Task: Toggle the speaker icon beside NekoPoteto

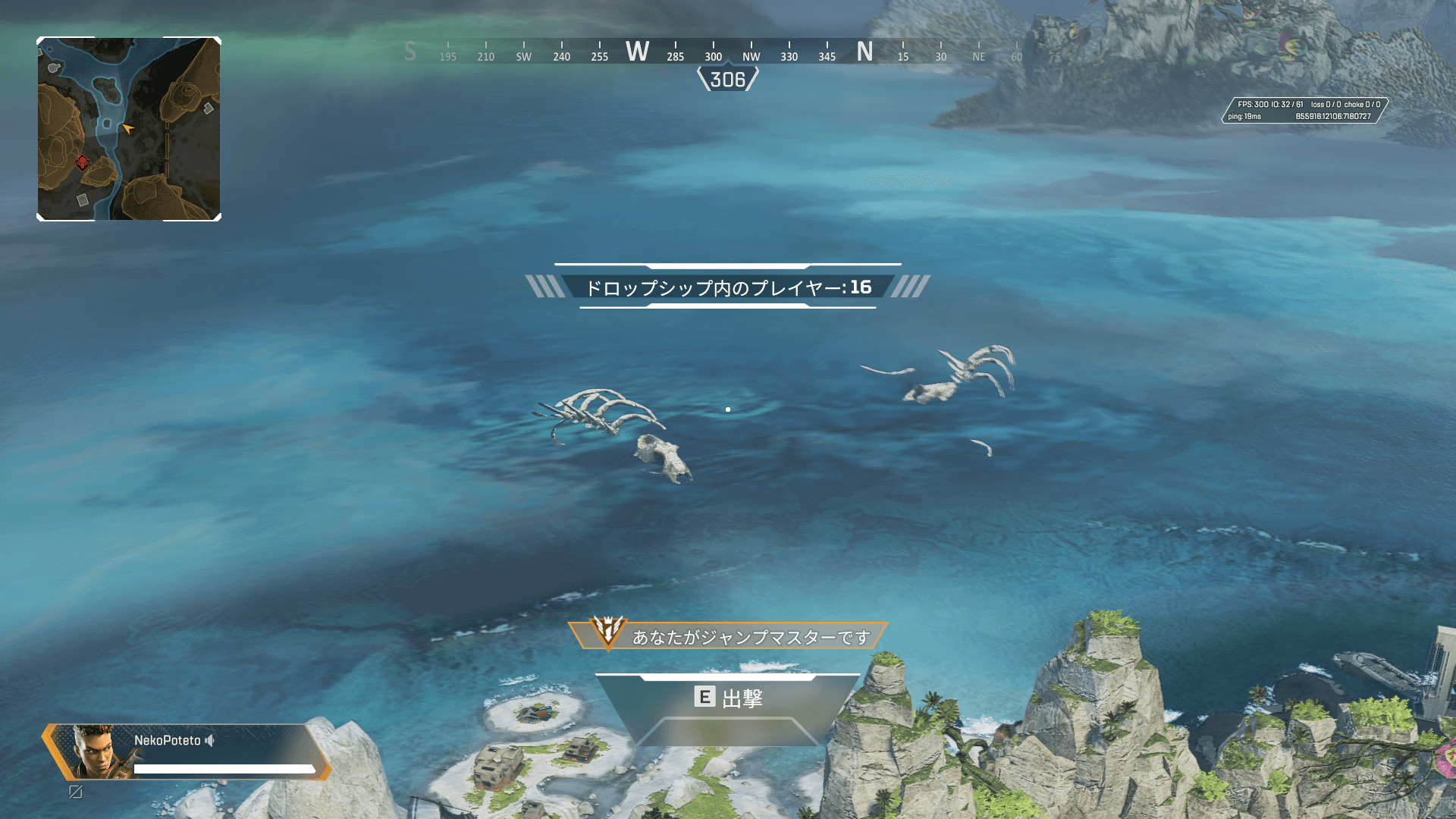Action: coord(210,740)
